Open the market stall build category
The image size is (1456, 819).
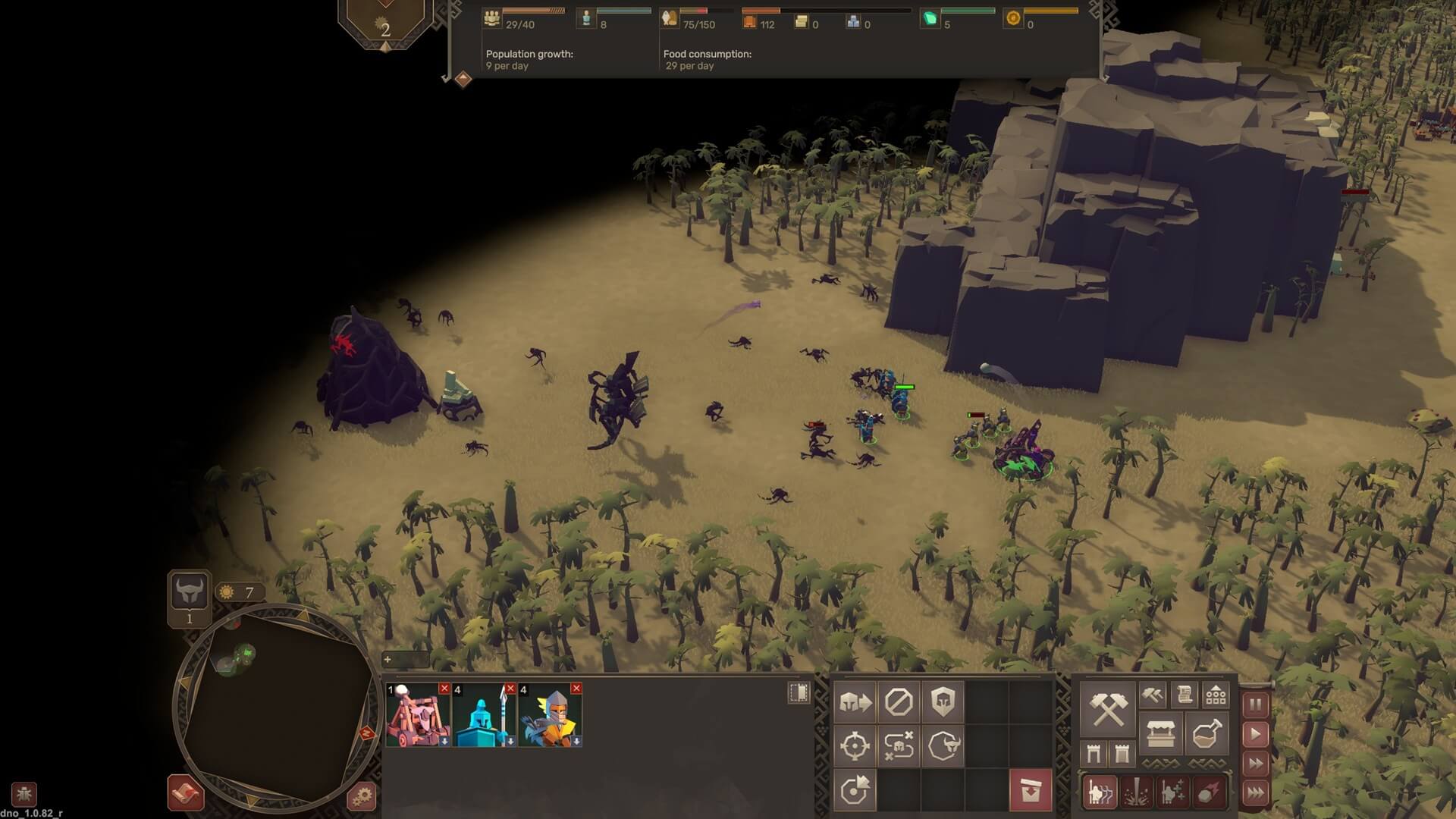coord(1160,734)
